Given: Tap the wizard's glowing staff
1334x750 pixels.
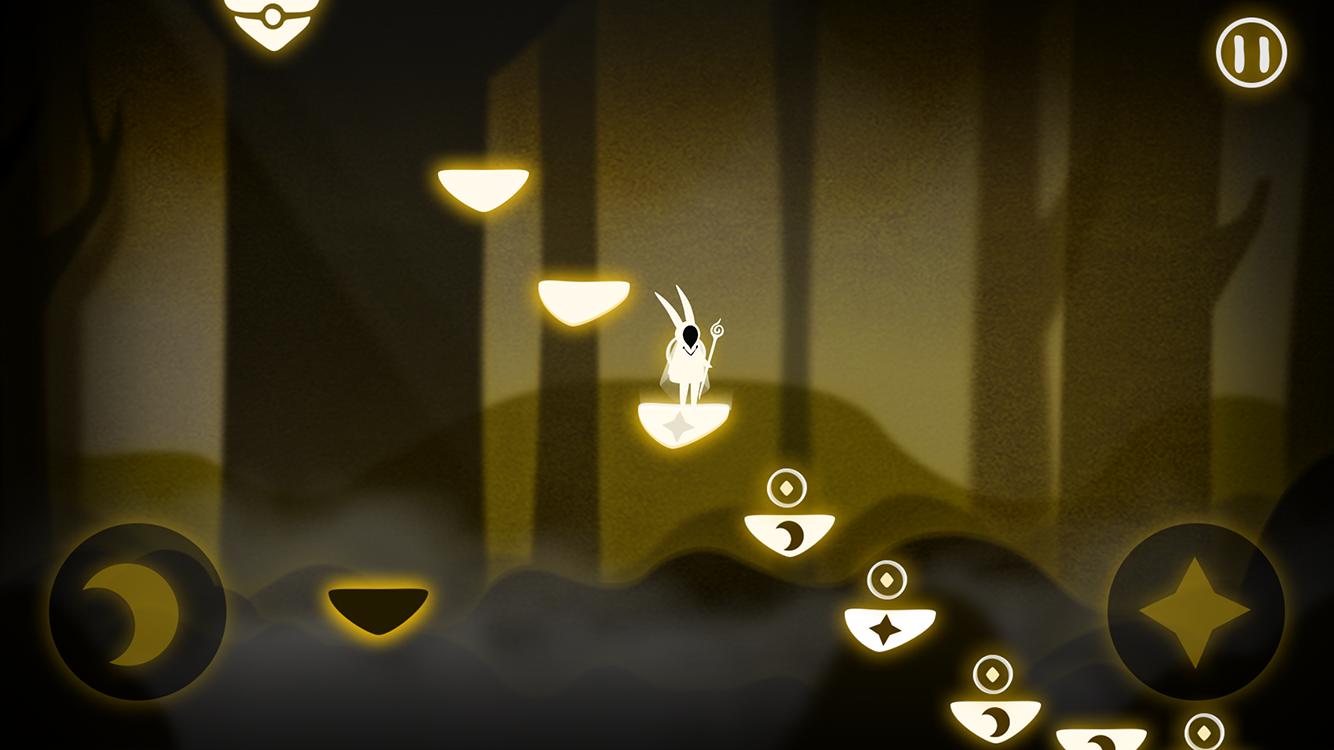Looking at the screenshot, I should (719, 330).
